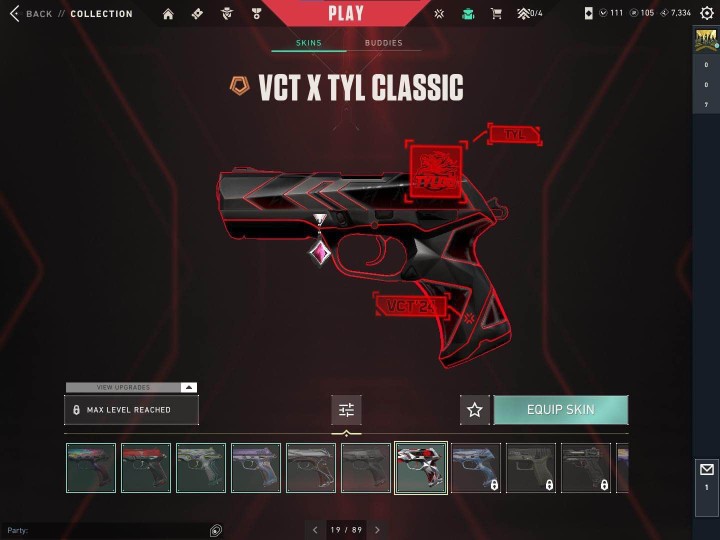Select the locked blue Classic skin thumbnail
720x540 pixels.
click(x=476, y=468)
